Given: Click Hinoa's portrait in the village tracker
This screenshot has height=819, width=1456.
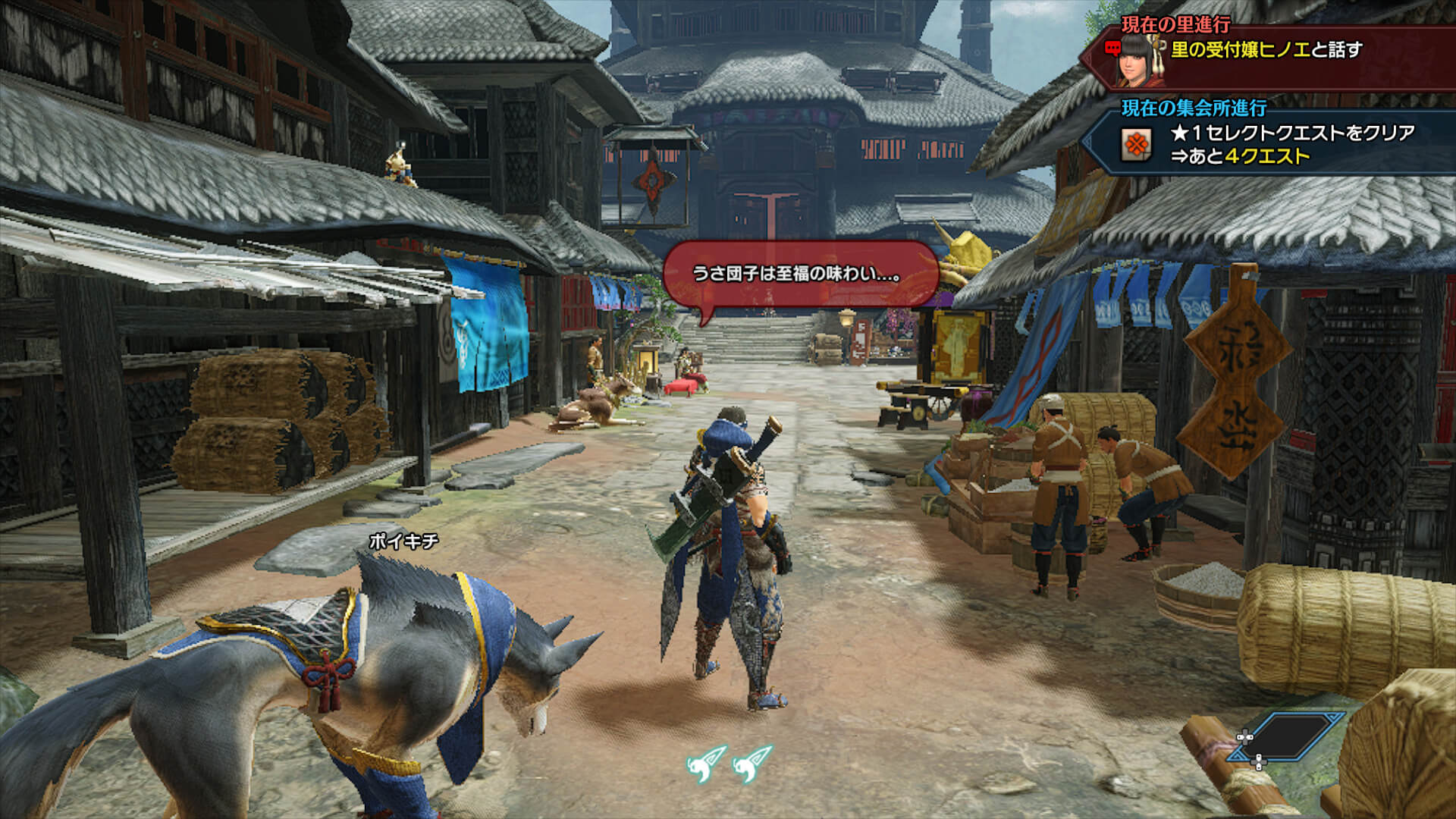Looking at the screenshot, I should point(1135,53).
